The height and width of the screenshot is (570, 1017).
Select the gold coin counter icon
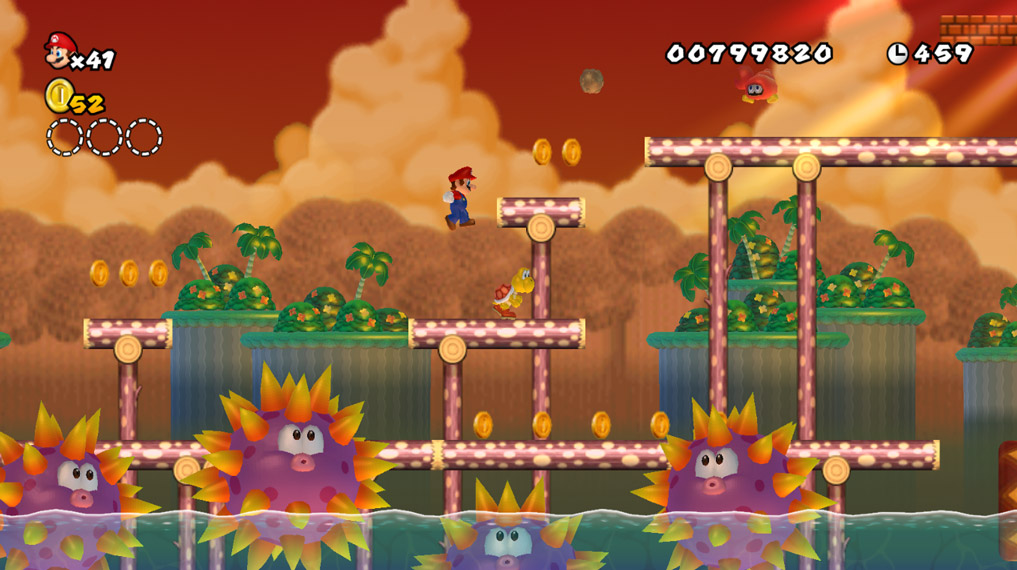pyautogui.click(x=58, y=96)
